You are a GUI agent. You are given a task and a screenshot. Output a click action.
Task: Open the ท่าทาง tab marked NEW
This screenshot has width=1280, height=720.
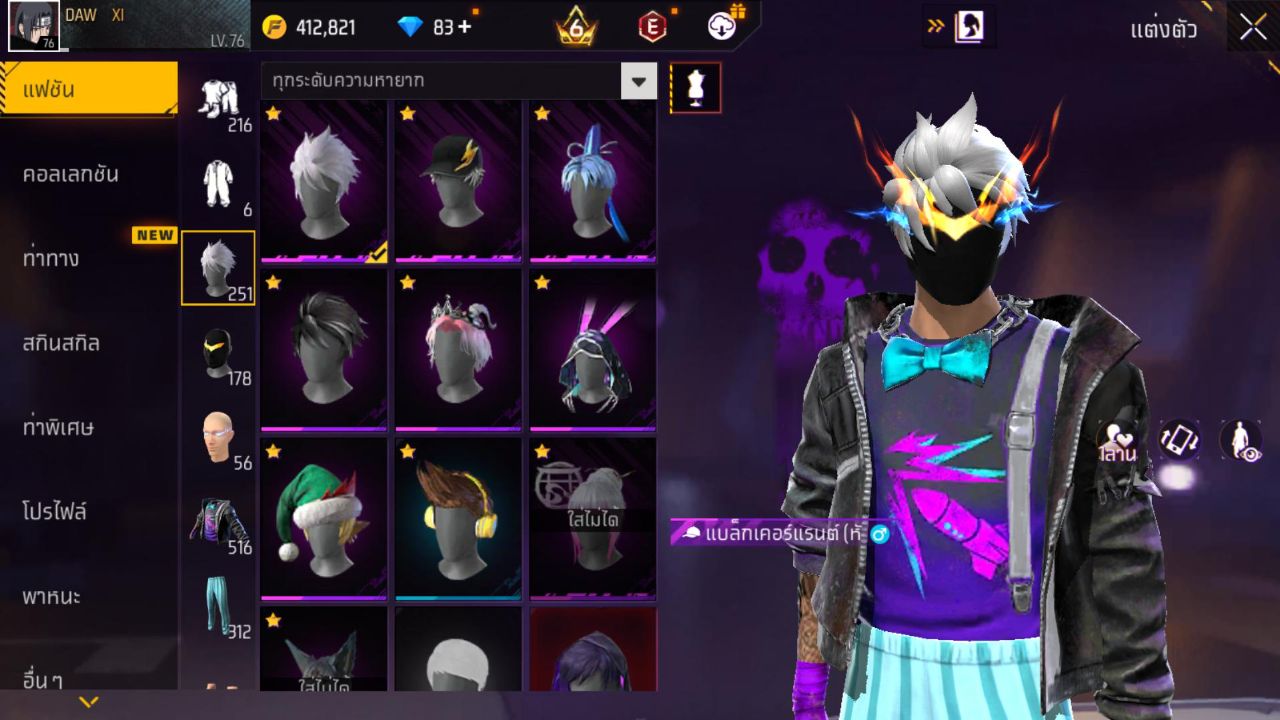[x=88, y=257]
